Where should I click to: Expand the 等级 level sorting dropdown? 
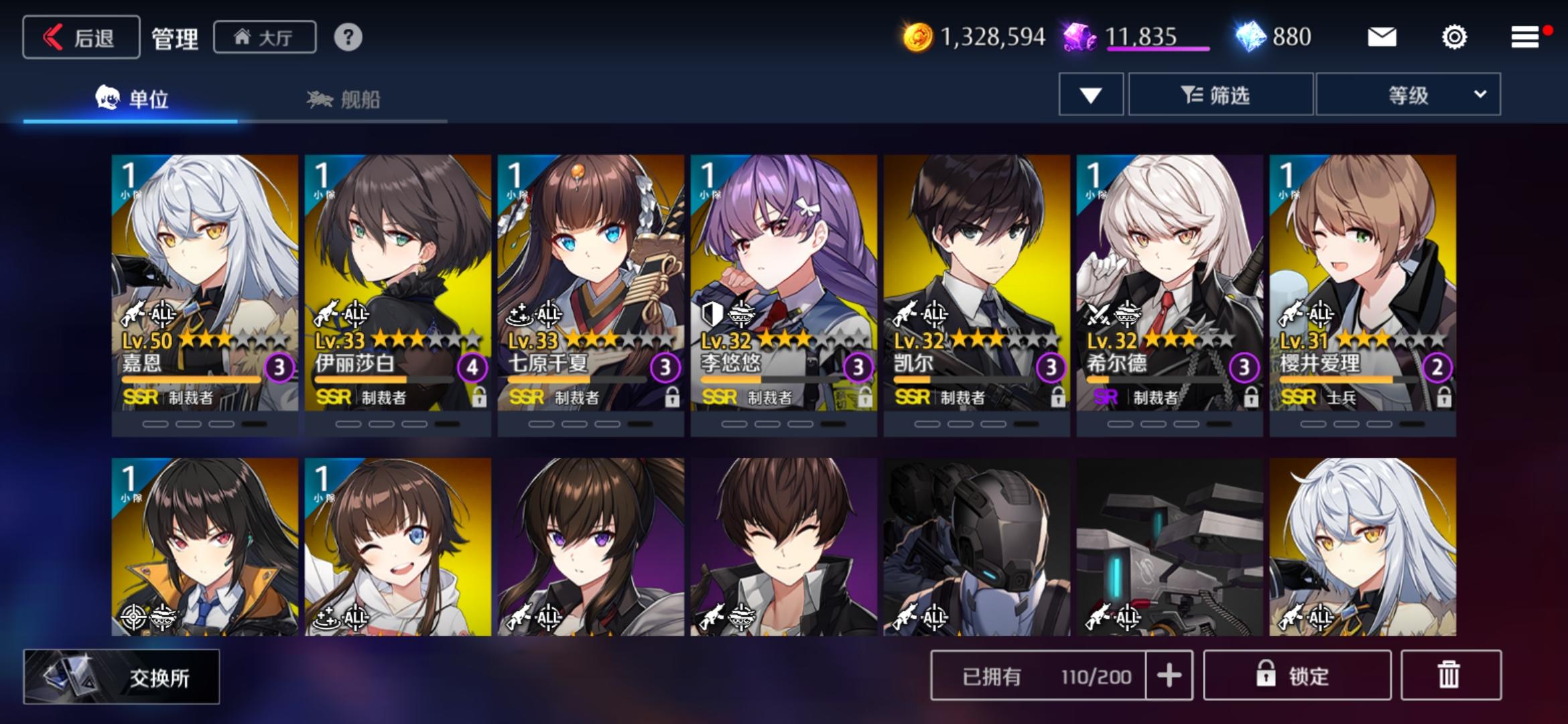tap(1407, 95)
